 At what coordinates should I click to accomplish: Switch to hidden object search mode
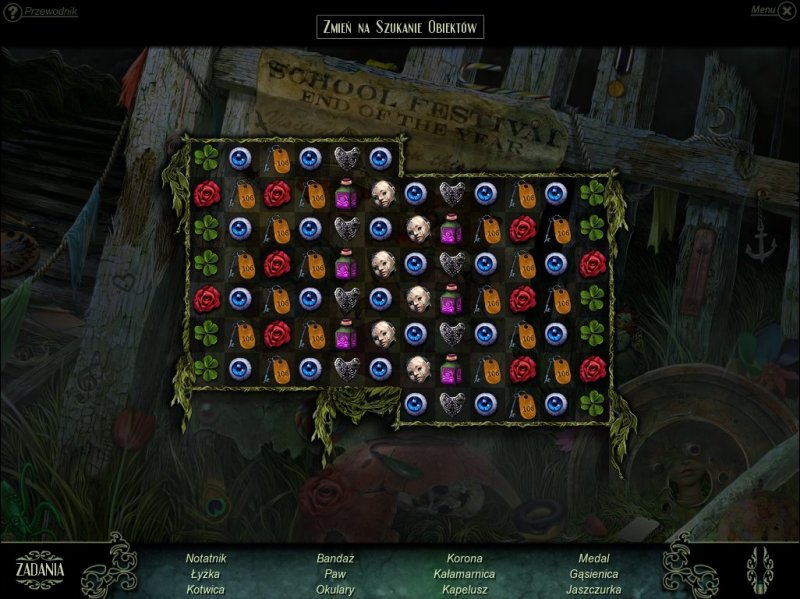click(x=400, y=27)
